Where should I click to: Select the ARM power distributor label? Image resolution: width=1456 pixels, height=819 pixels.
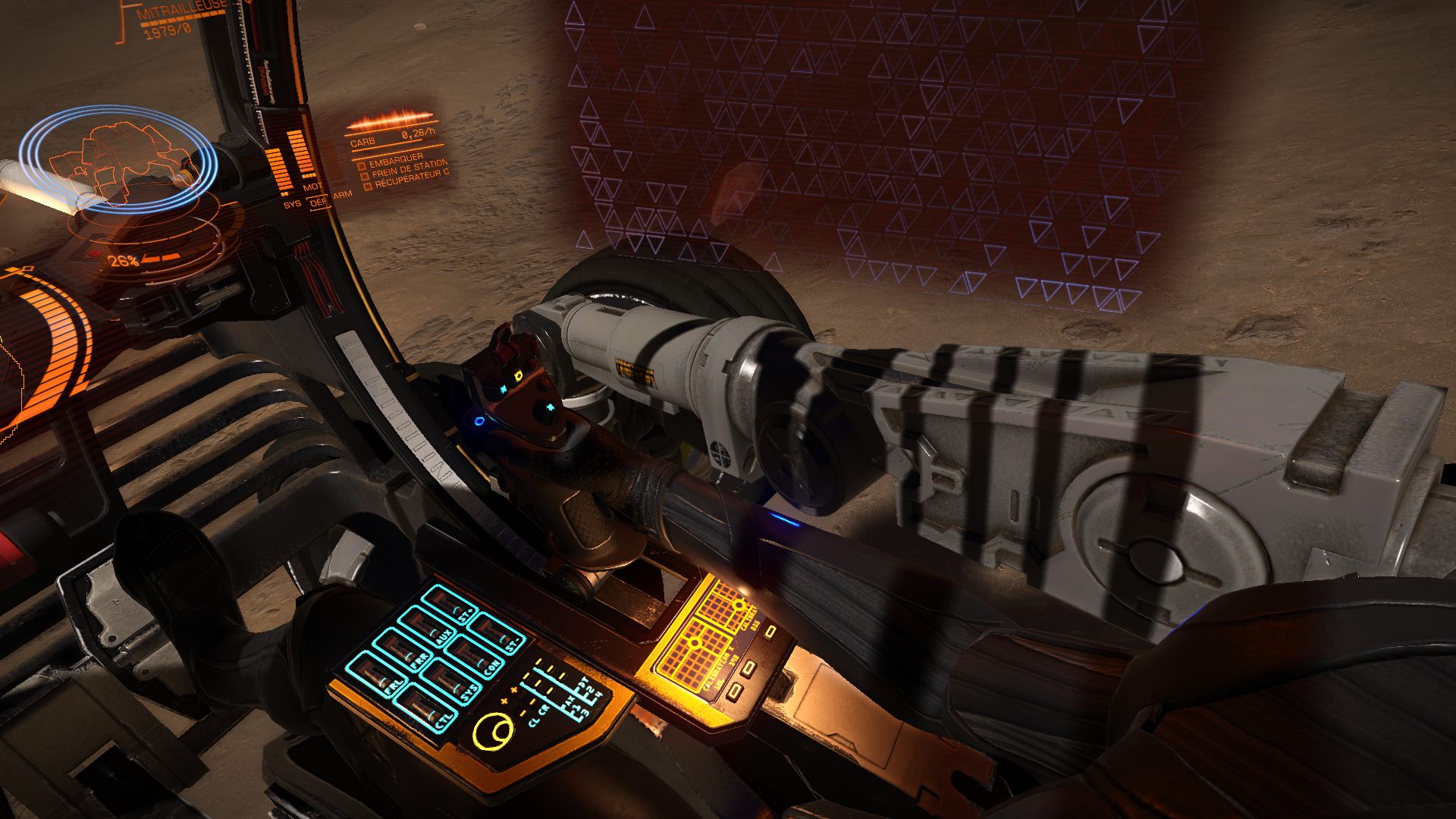tap(343, 195)
